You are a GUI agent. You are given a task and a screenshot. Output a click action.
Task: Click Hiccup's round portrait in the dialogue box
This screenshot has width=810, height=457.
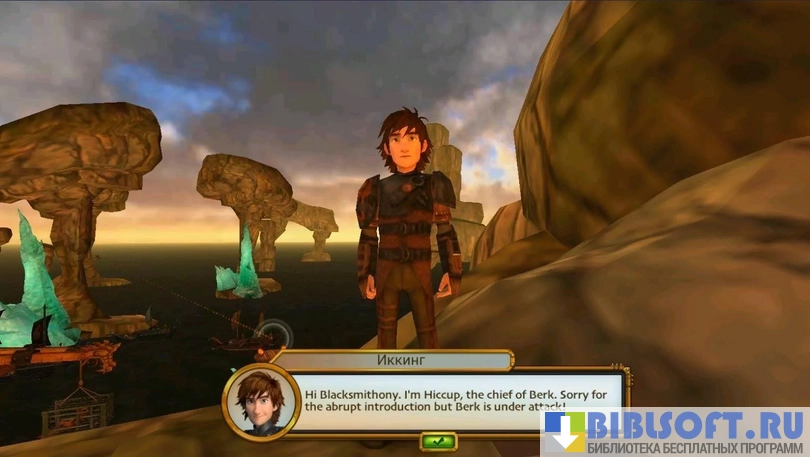[x=262, y=403]
